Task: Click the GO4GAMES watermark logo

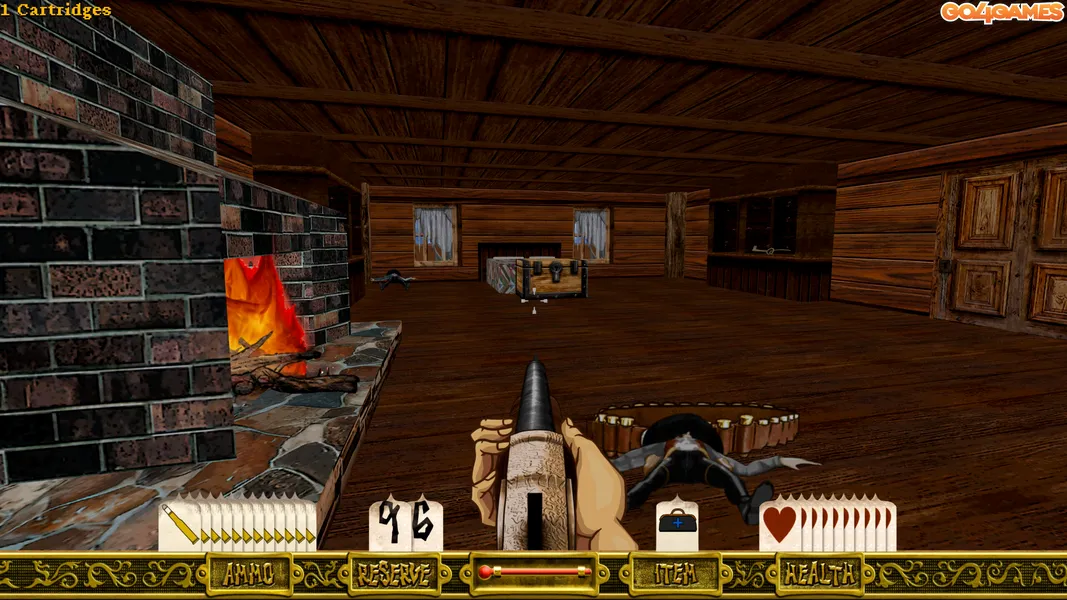Action: click(x=1000, y=12)
